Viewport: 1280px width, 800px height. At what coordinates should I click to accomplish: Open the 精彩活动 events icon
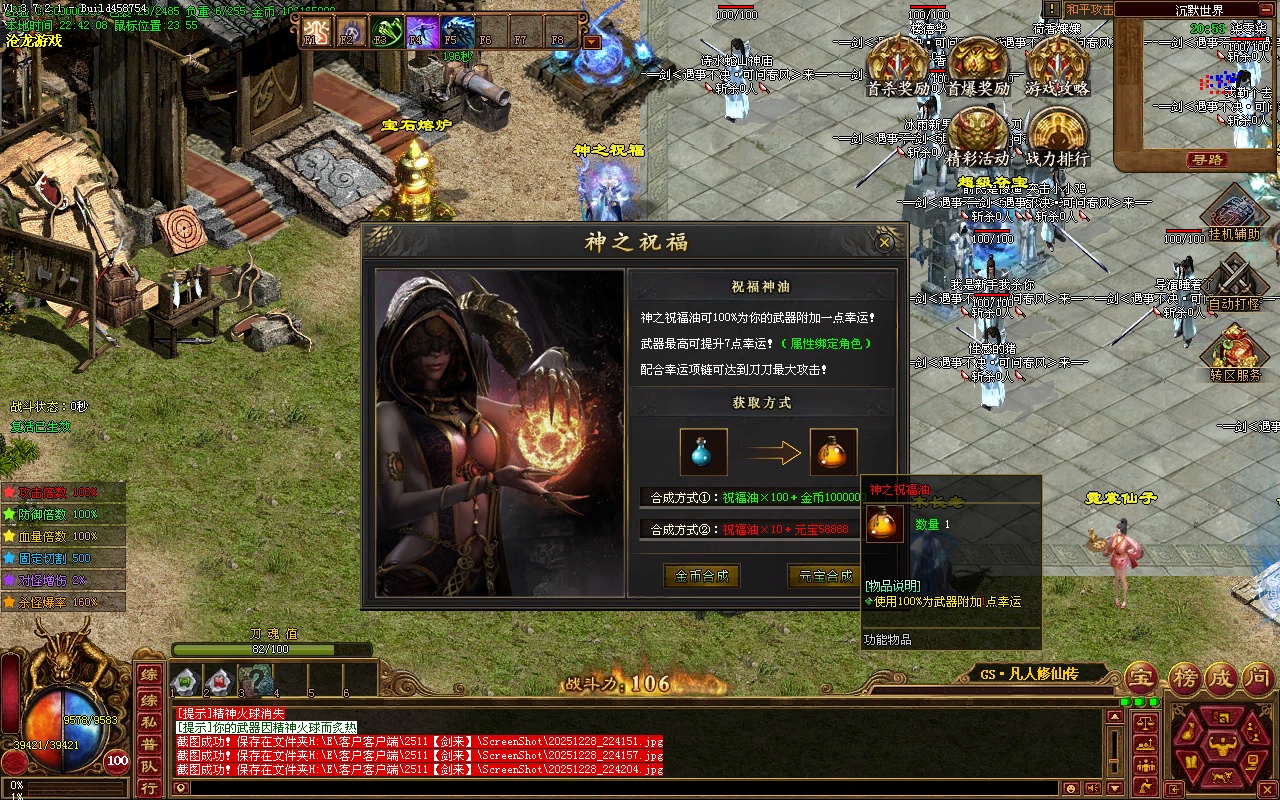978,136
